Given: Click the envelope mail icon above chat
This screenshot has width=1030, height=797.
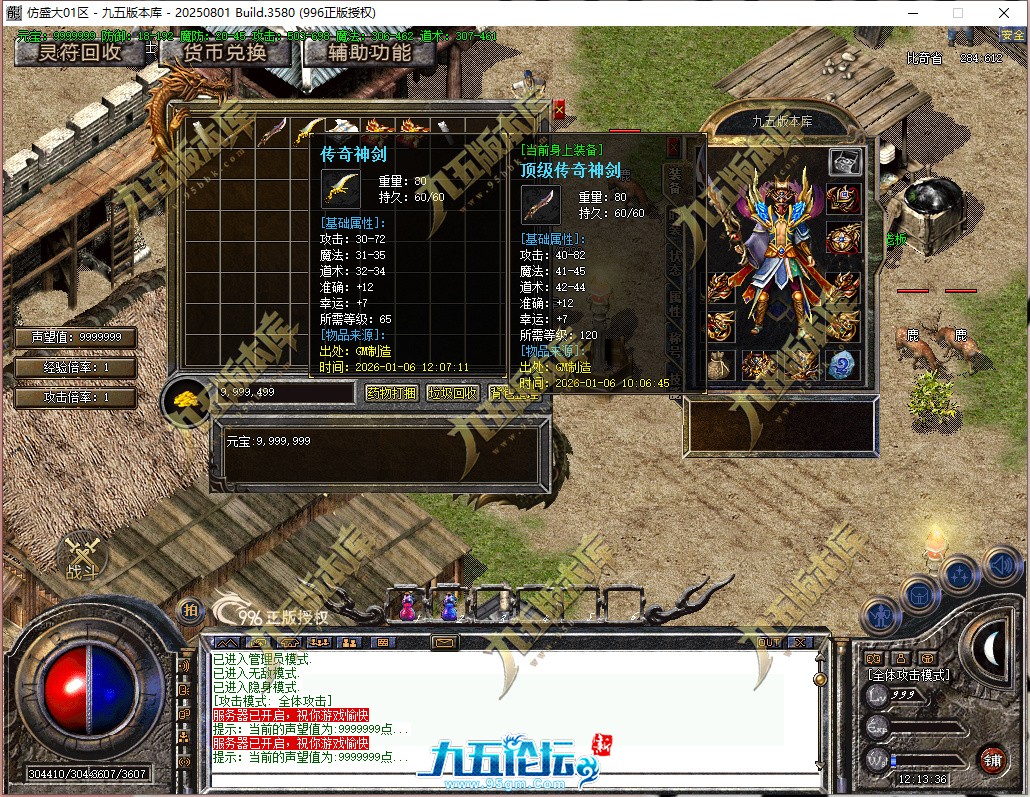Looking at the screenshot, I should tap(444, 642).
